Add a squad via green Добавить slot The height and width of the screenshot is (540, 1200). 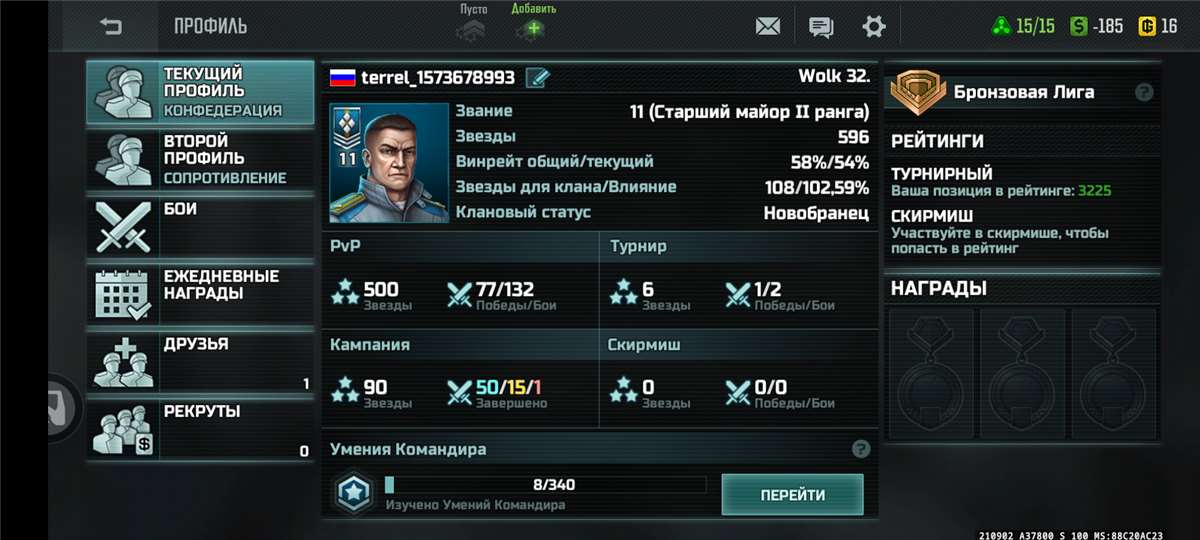533,26
